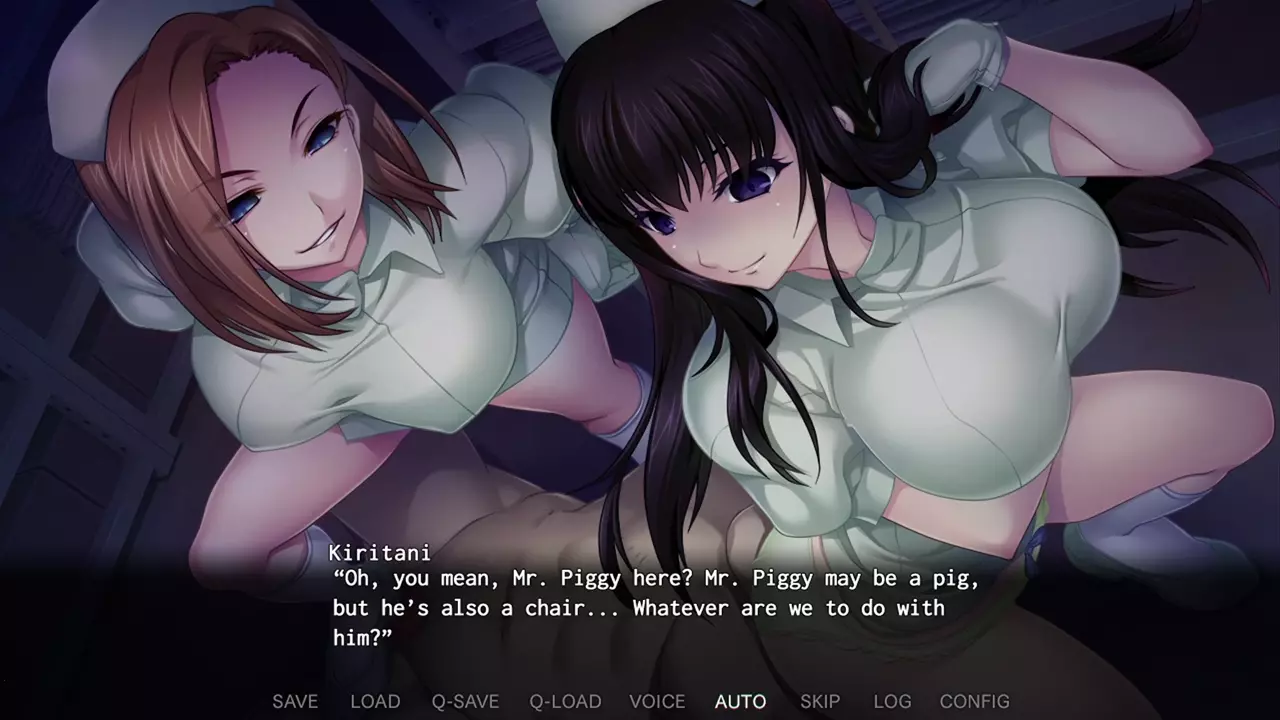Replay the line with VOICE

(657, 701)
